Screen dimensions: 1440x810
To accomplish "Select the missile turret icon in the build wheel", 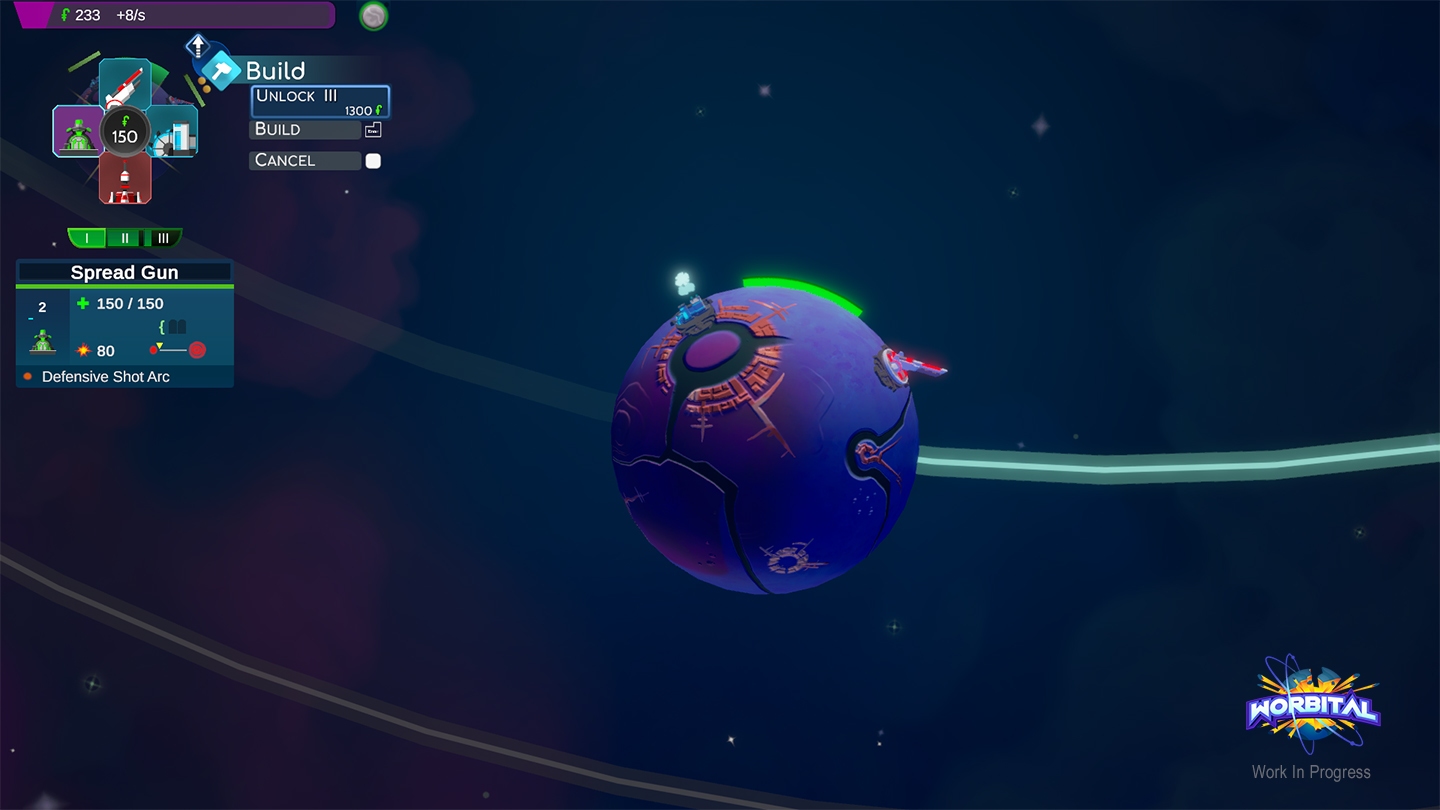I will coord(127,83).
